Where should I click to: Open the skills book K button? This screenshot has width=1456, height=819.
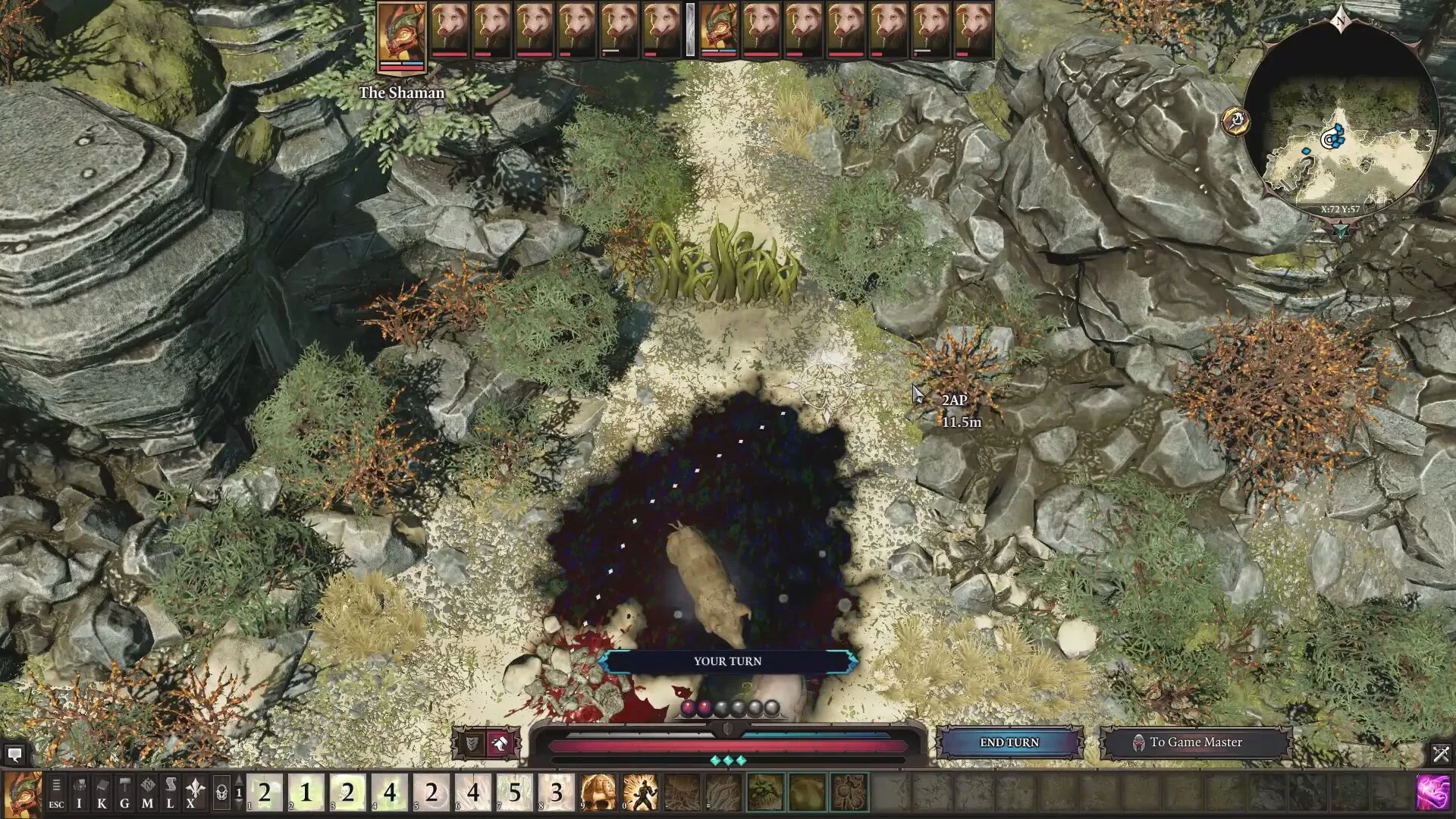point(102,793)
